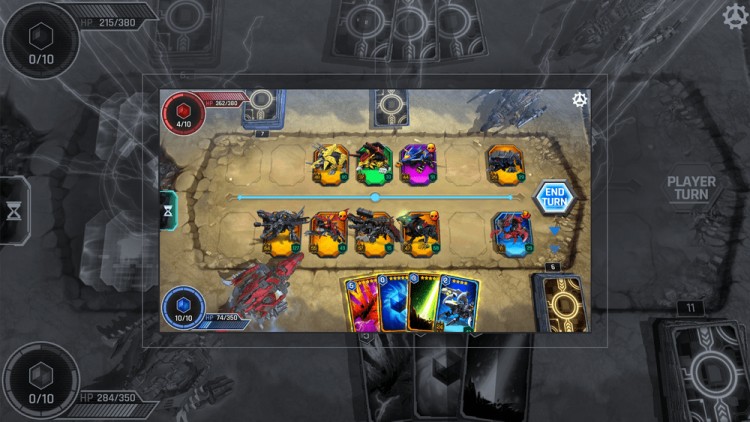Image resolution: width=750 pixels, height=422 pixels.
Task: Click the blue END TURN button
Action: 553,197
